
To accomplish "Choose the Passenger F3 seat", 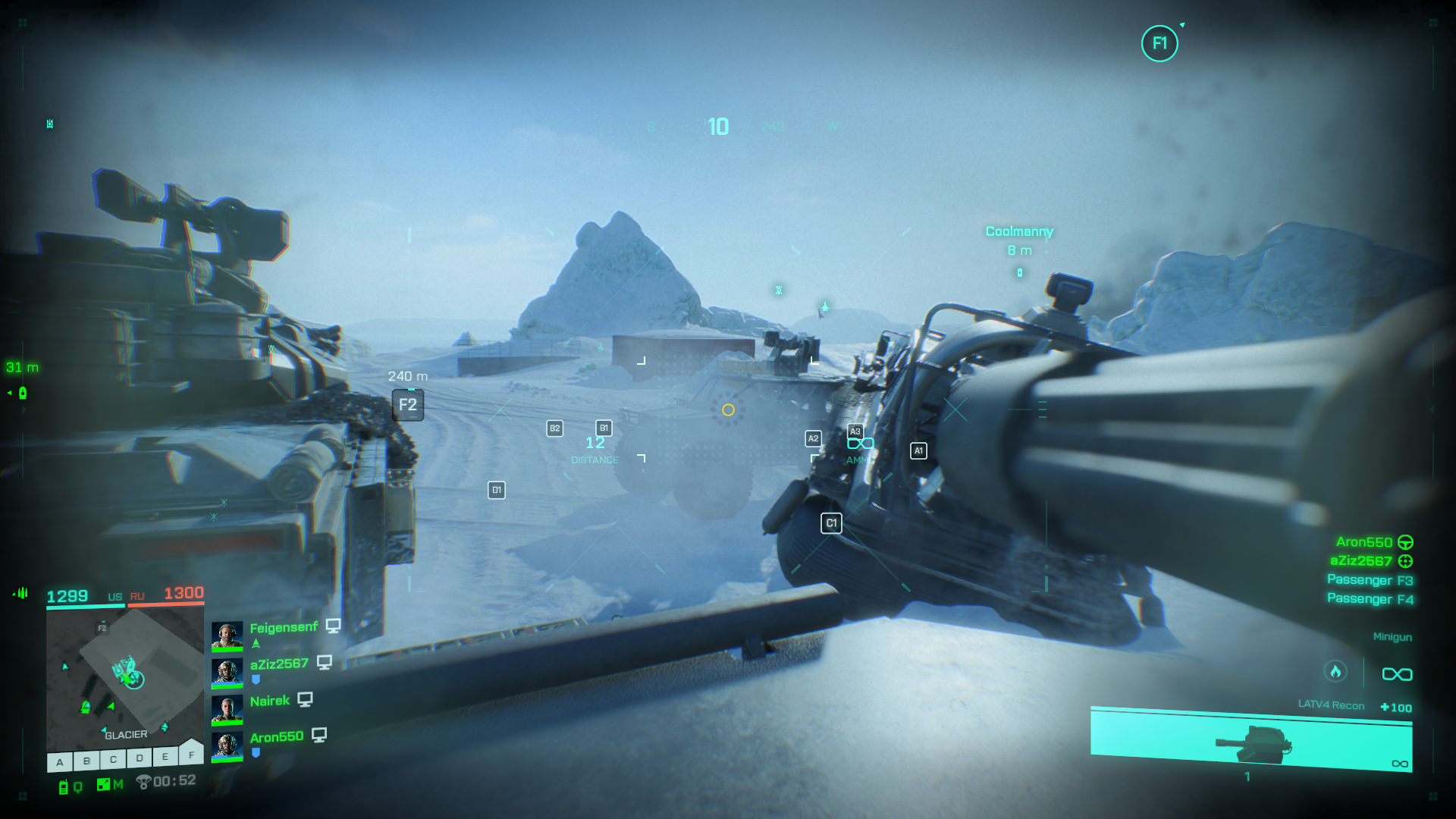I will coord(1370,580).
